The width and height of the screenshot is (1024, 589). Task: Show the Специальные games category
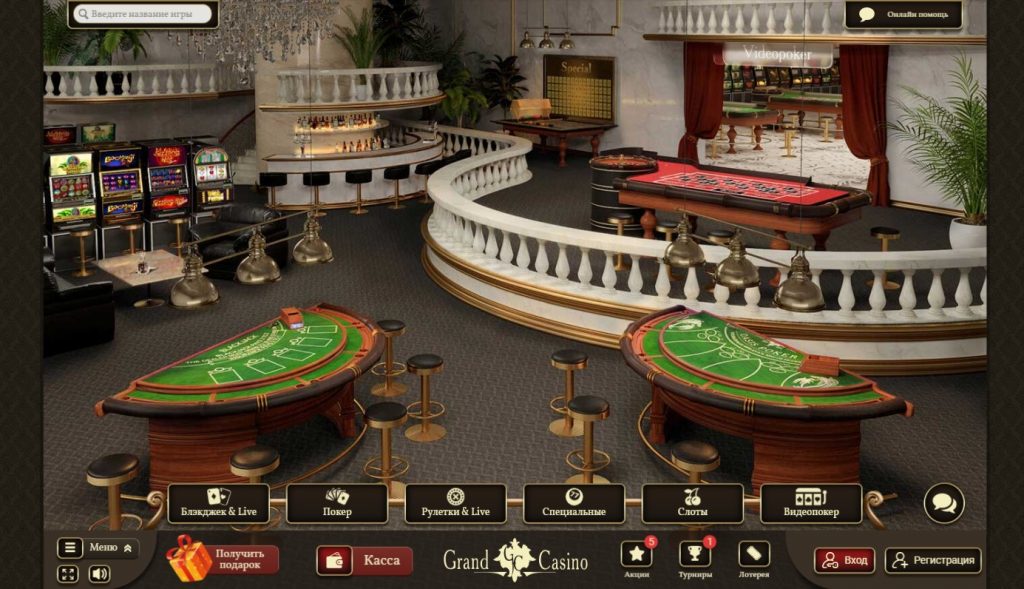574,504
